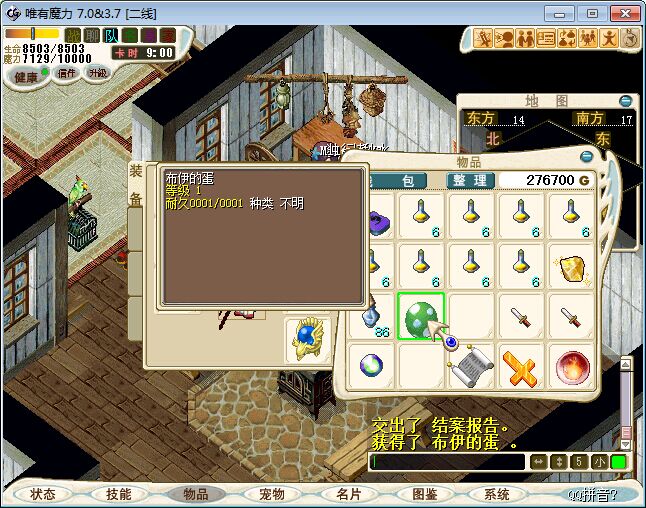Click the chat text input box
The image size is (646, 508).
tap(447, 462)
